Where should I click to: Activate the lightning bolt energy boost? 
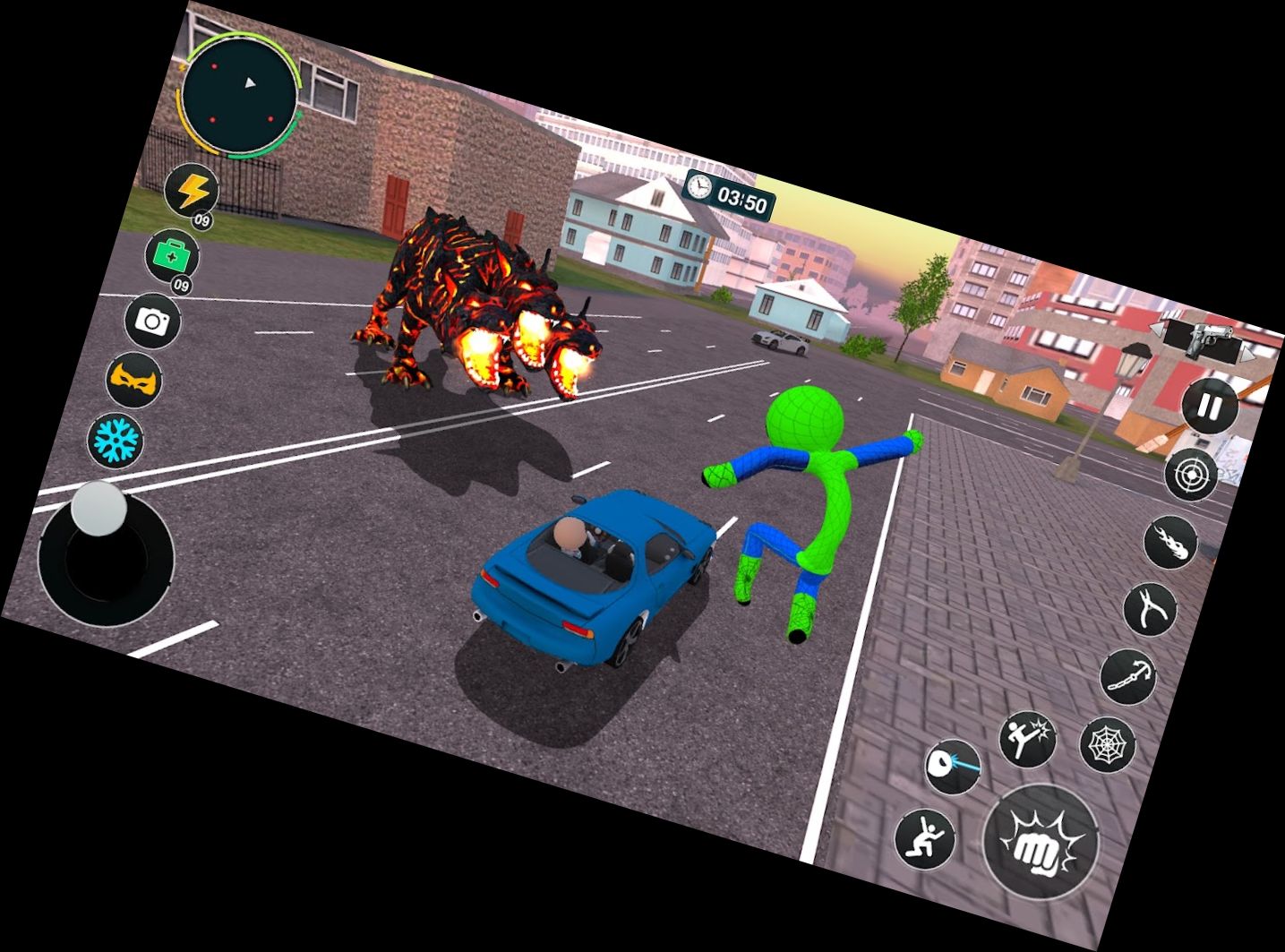tap(193, 191)
